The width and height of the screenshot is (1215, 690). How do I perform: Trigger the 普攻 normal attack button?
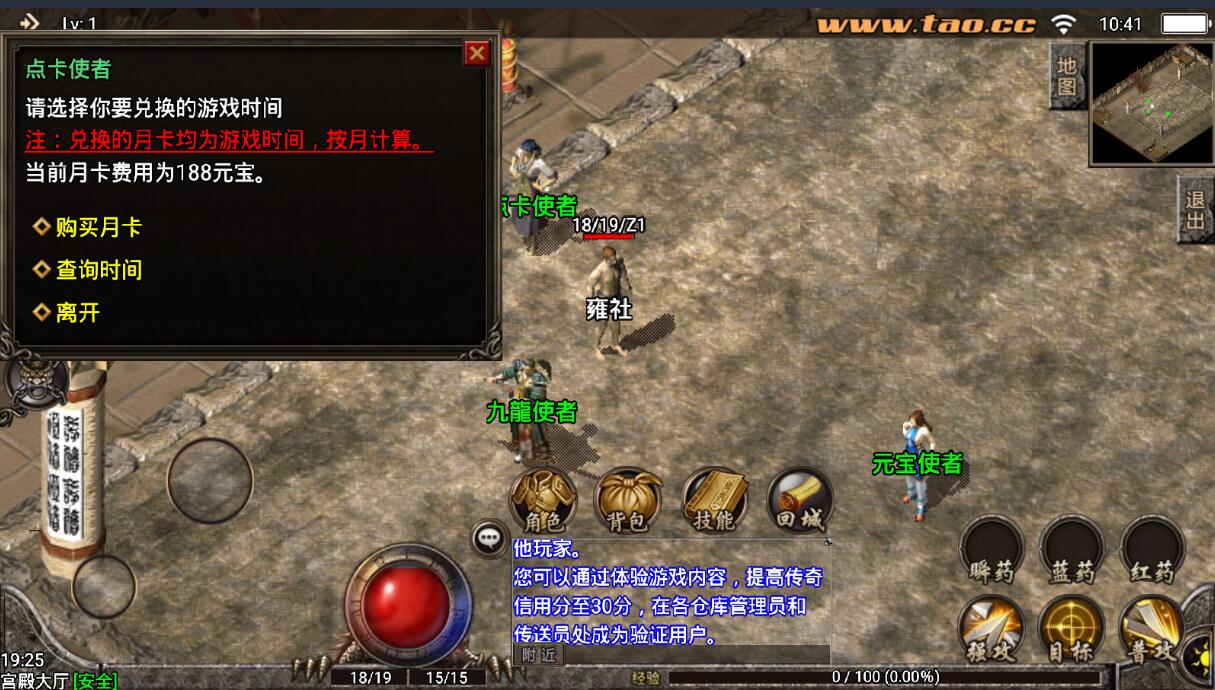click(x=1151, y=630)
